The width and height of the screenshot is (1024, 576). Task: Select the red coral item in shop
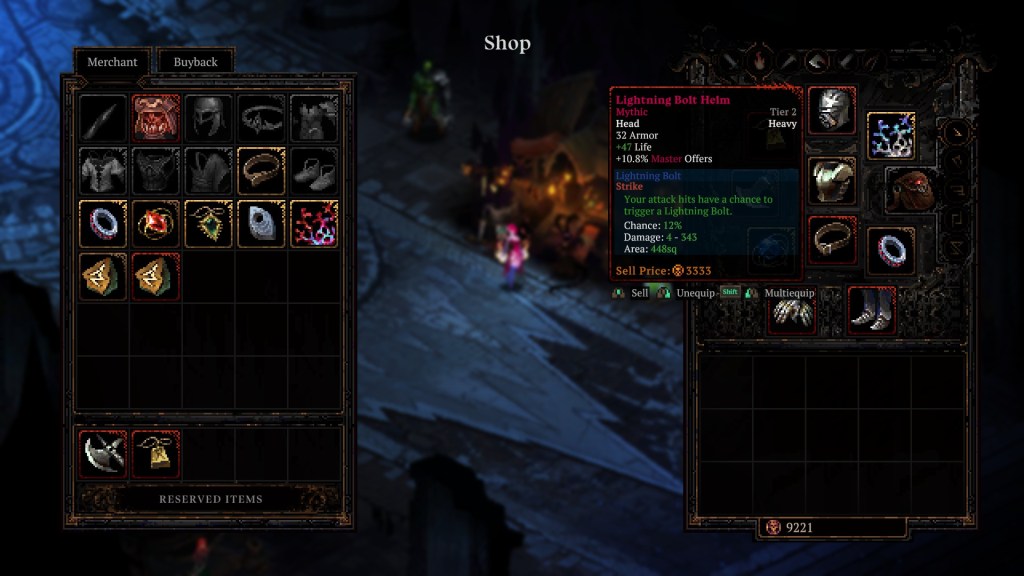[x=314, y=223]
